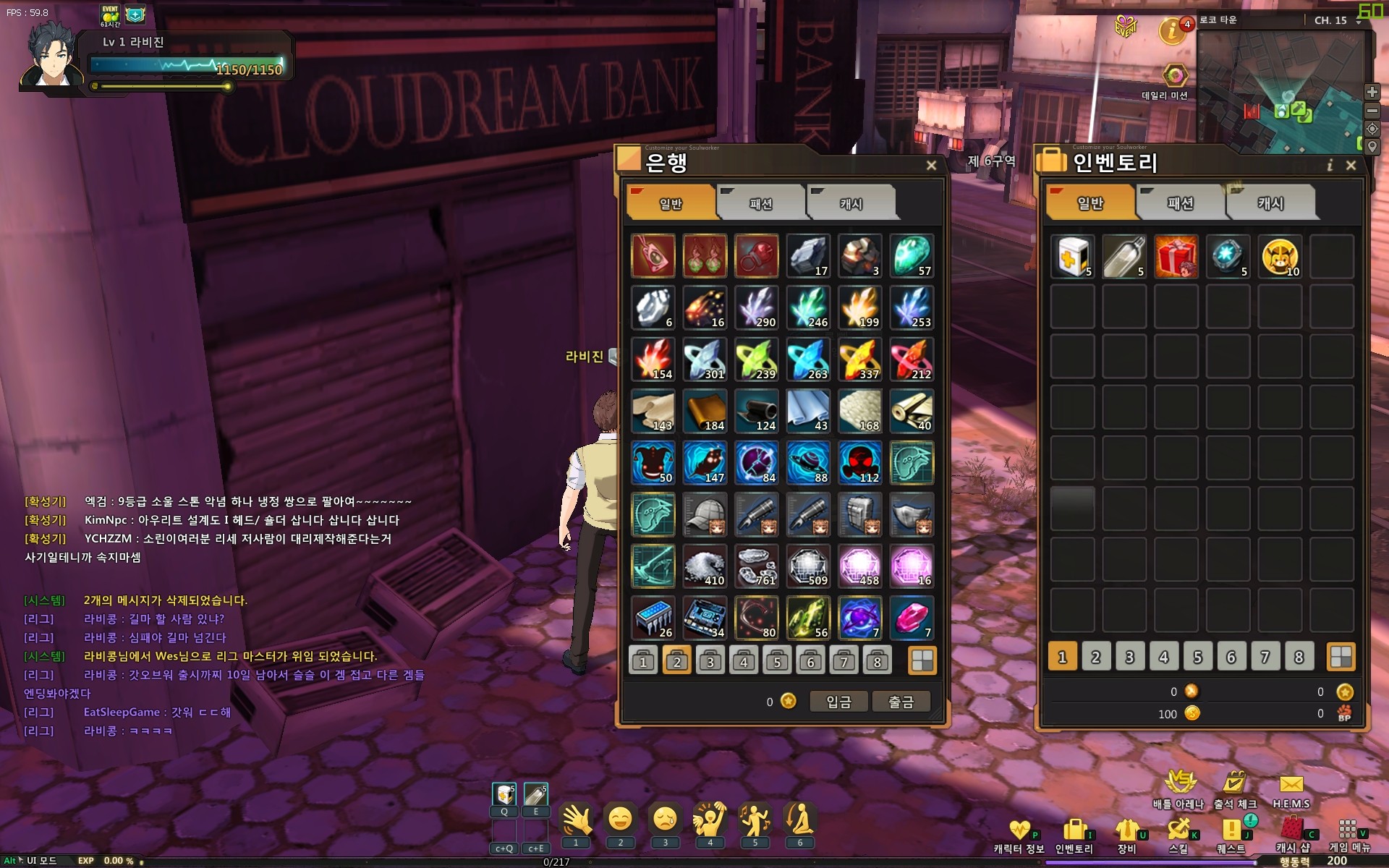Close the 인벤토리 inventory window
This screenshot has height=868, width=1389.
coord(1351,166)
